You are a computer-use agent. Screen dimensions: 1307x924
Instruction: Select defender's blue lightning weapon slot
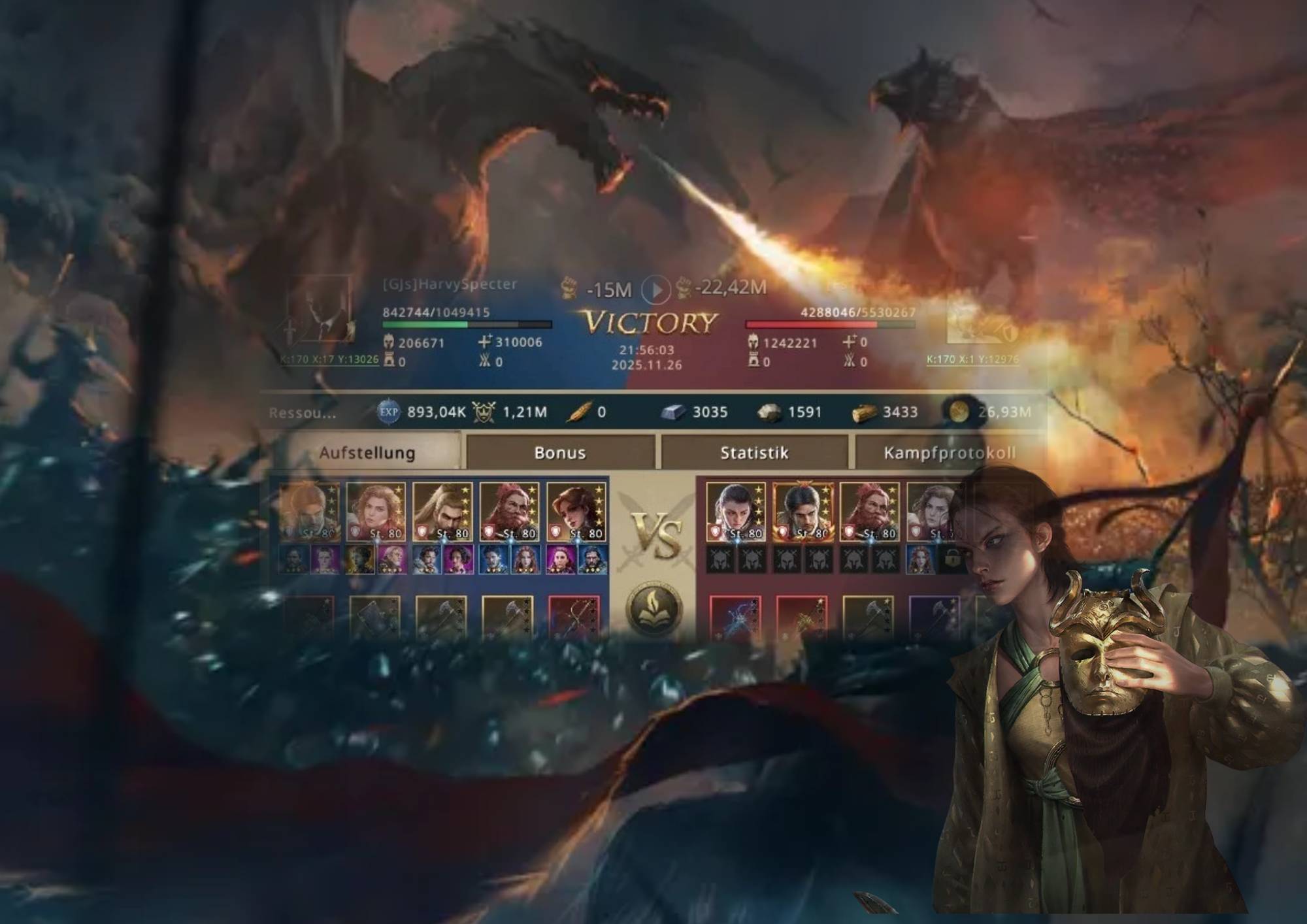(x=735, y=616)
